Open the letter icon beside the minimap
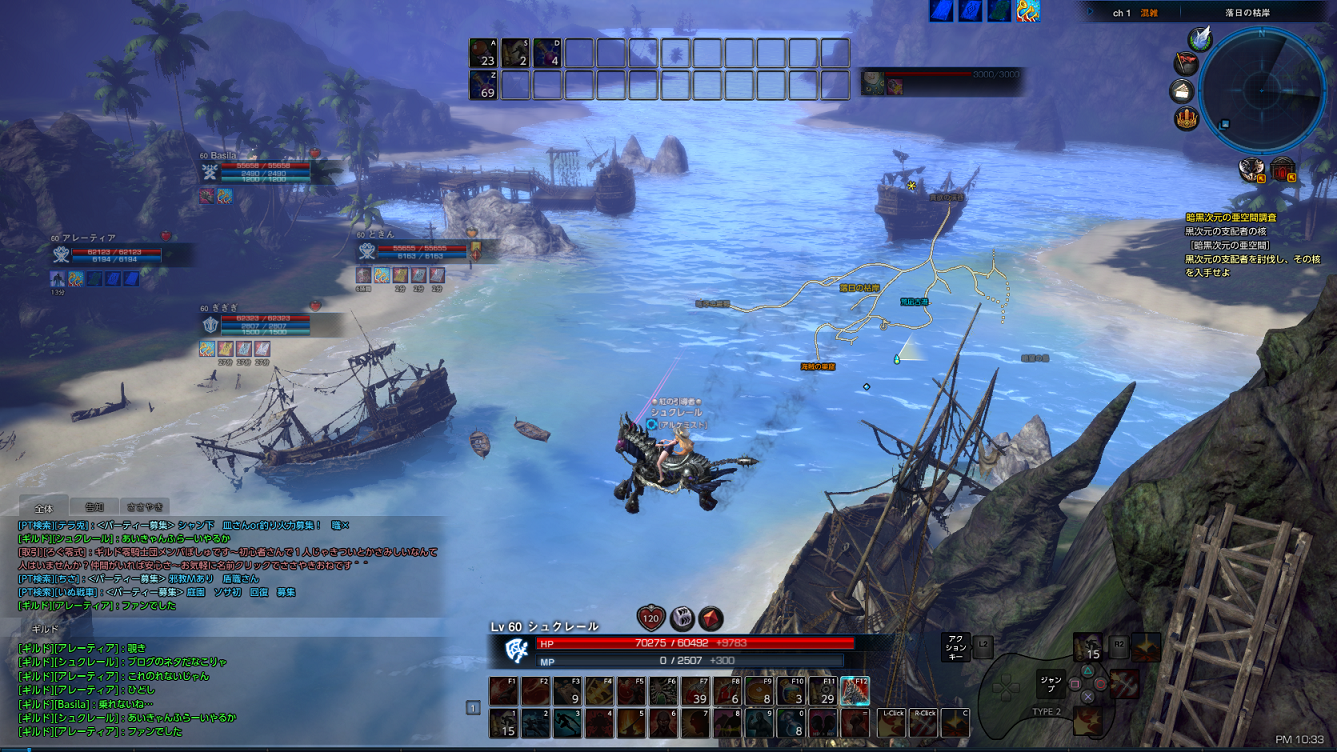1337x752 pixels. [x=1183, y=92]
